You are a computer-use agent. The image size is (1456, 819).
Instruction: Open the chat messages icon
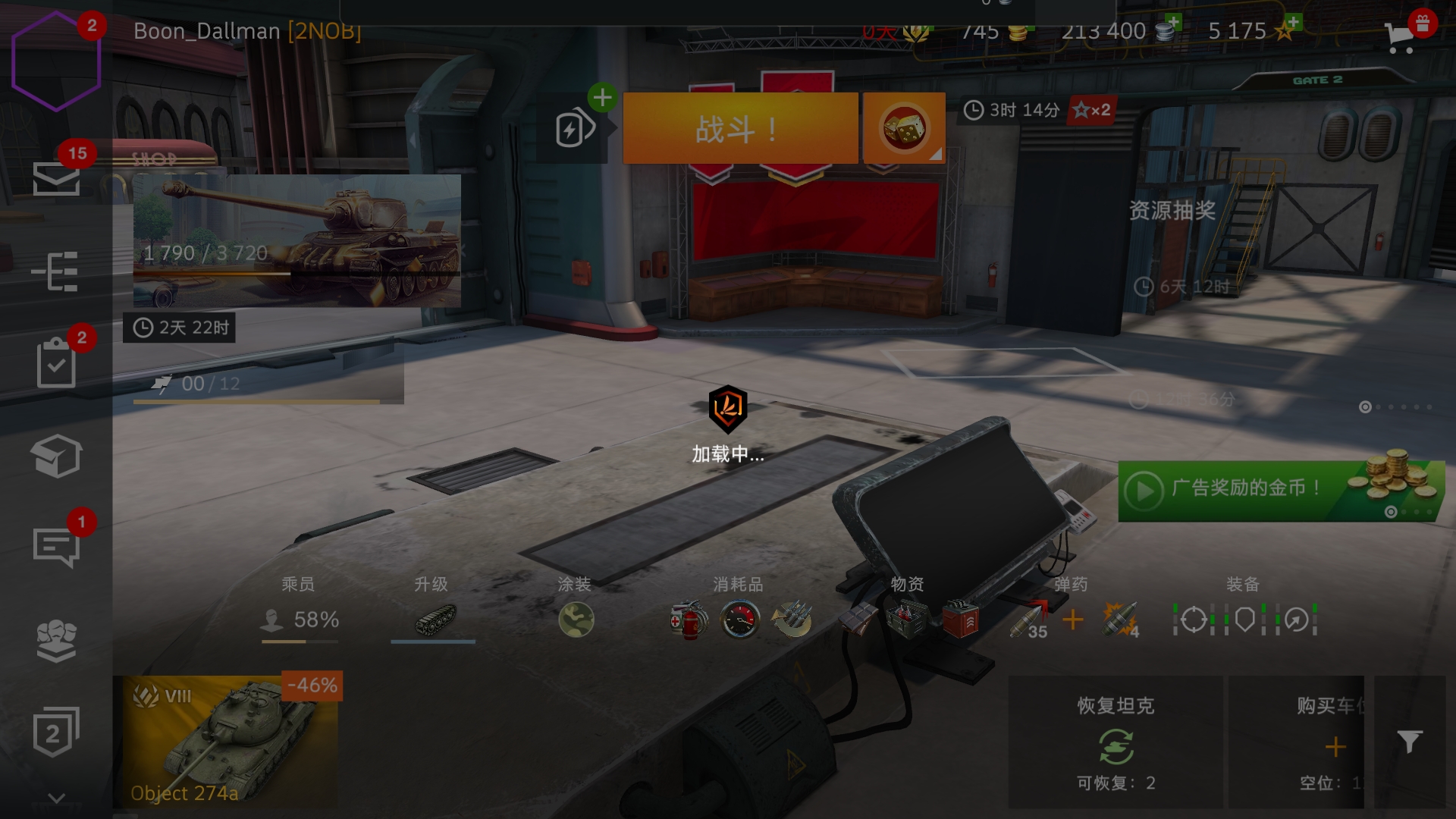[56, 548]
